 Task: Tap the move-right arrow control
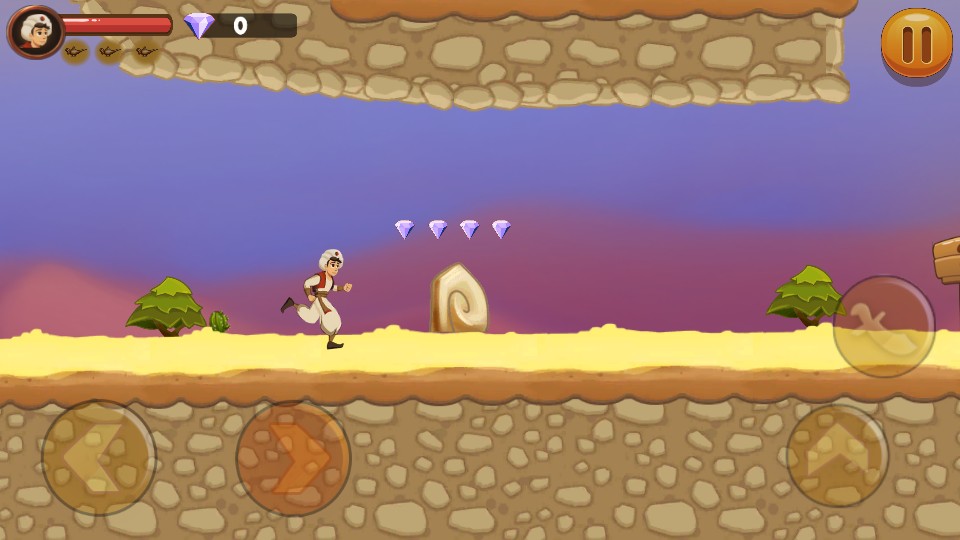coord(293,459)
